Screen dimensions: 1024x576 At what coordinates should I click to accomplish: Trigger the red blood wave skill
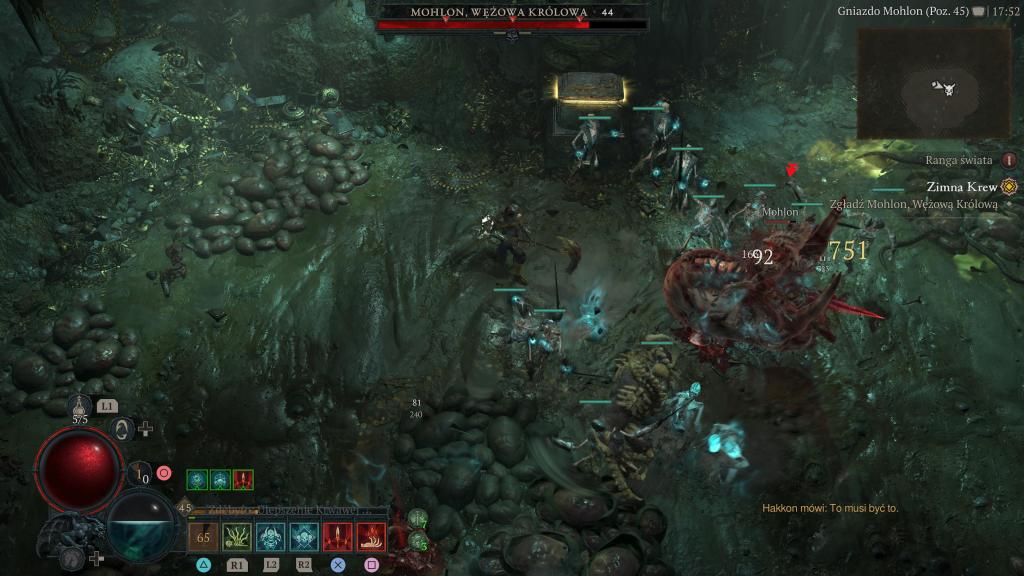click(x=371, y=537)
